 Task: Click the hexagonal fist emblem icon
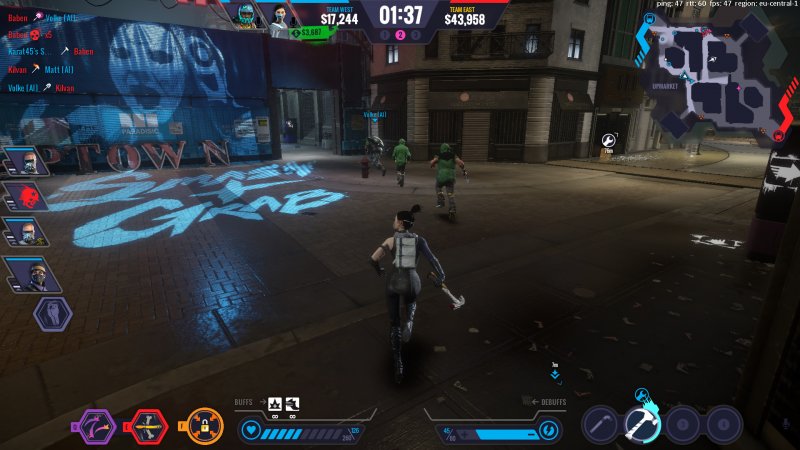tap(53, 313)
